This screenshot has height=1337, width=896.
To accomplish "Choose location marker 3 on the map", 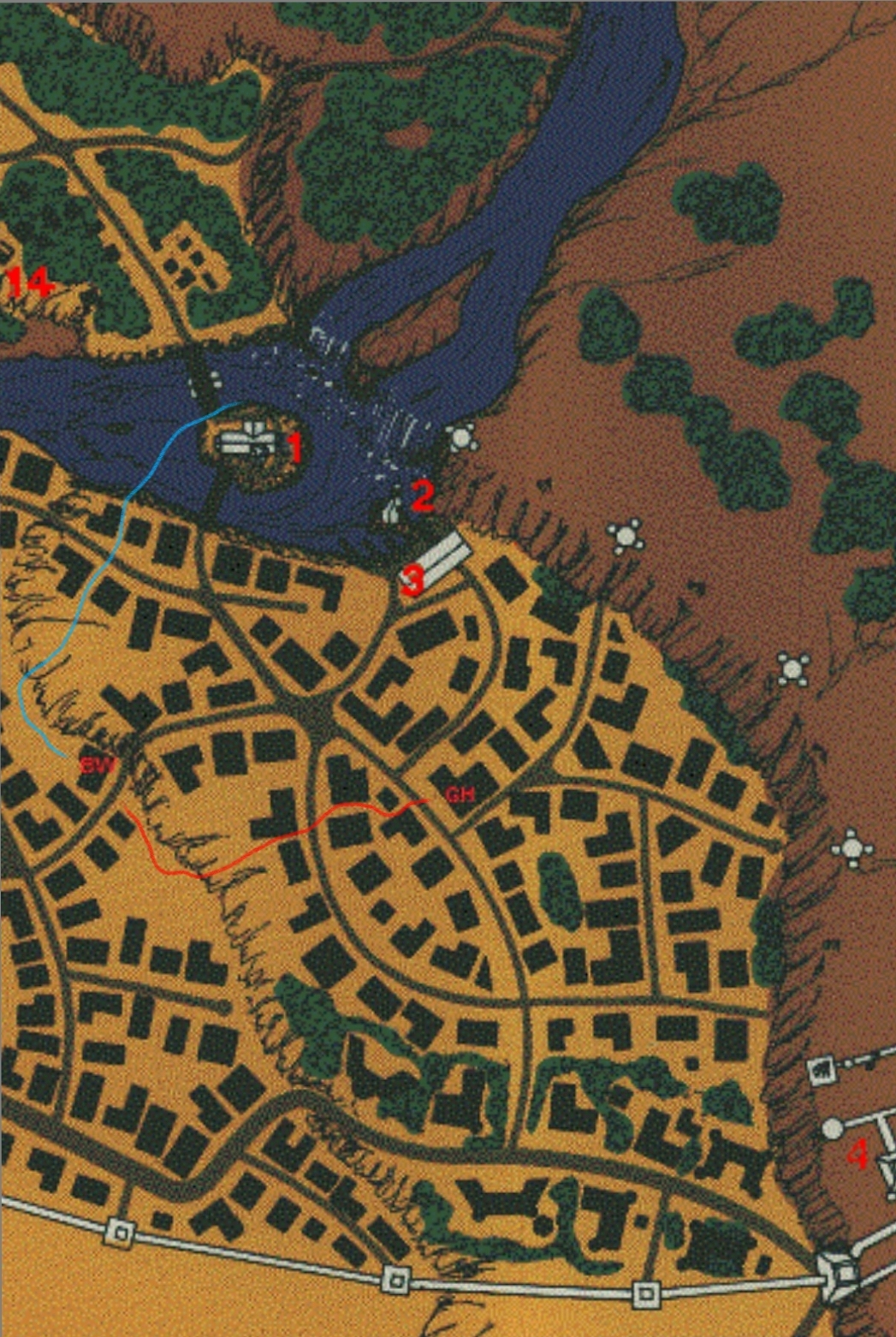I will point(412,582).
